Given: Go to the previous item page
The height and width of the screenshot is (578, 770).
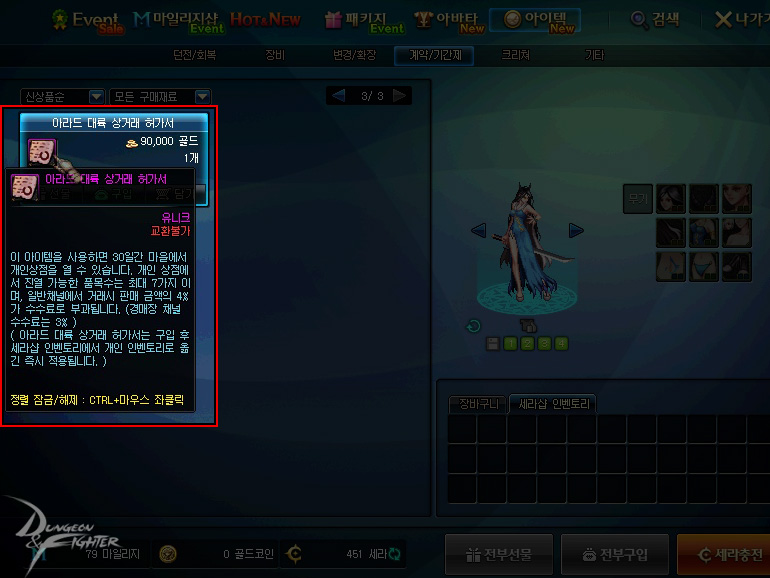Looking at the screenshot, I should pos(338,96).
